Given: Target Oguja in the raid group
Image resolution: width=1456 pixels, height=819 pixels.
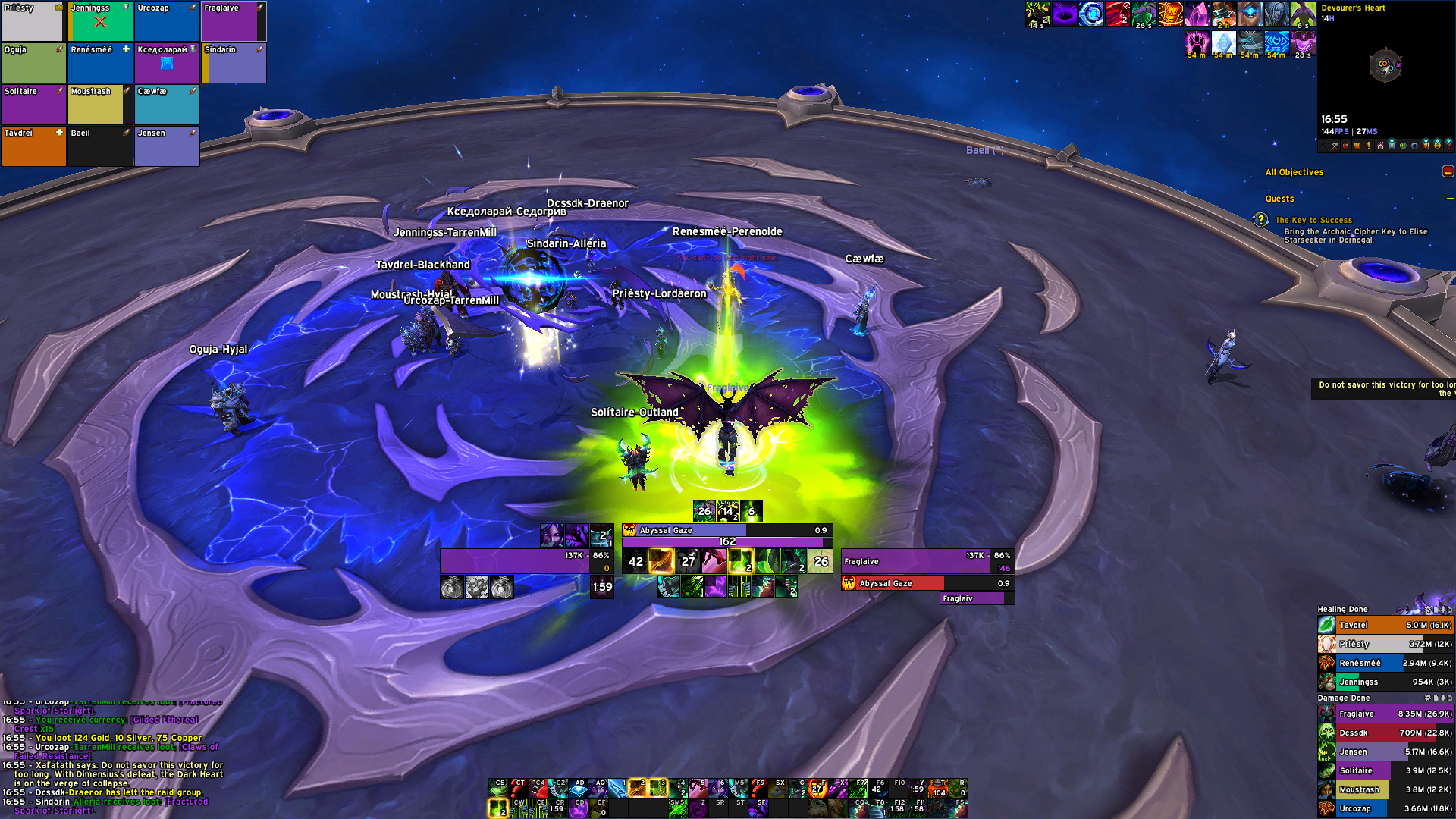Looking at the screenshot, I should point(33,63).
